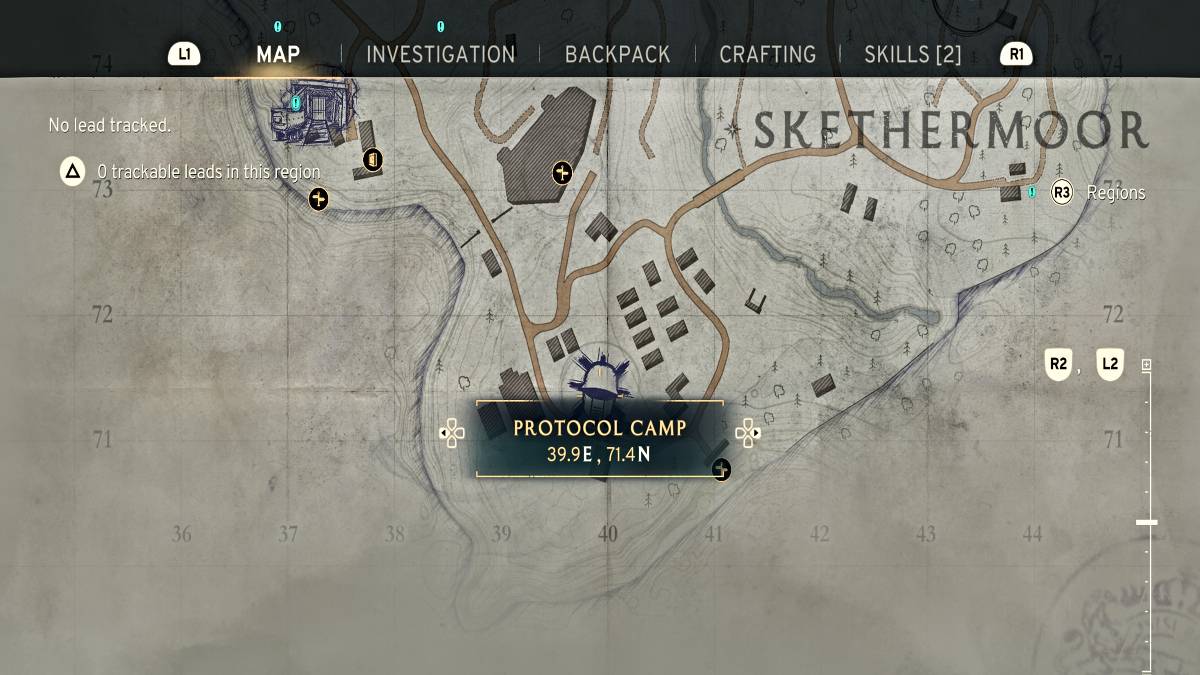
Task: Select the signpost marker on the large building
Action: pyautogui.click(x=562, y=174)
